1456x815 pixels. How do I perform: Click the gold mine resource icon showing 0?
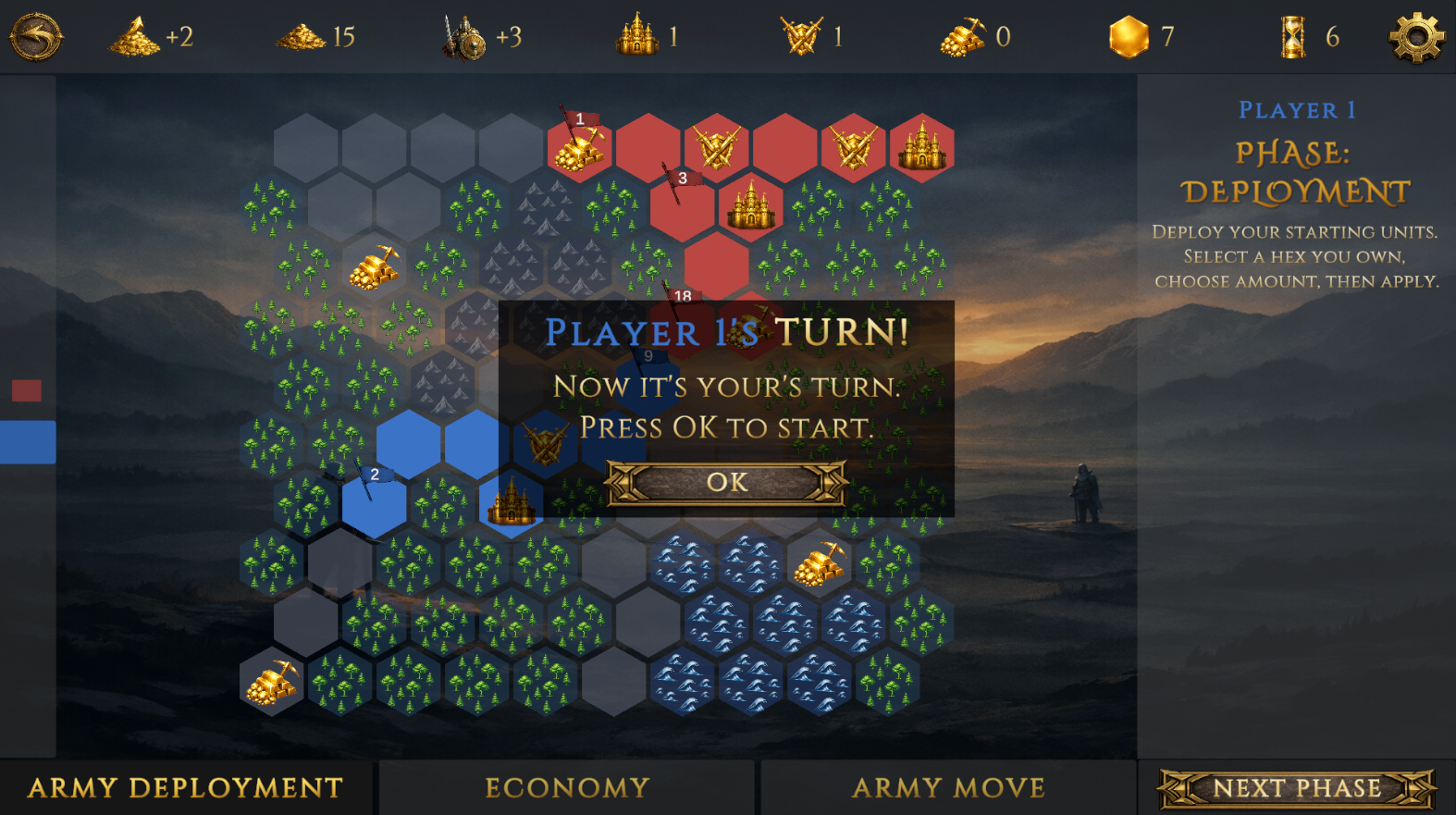tap(964, 38)
